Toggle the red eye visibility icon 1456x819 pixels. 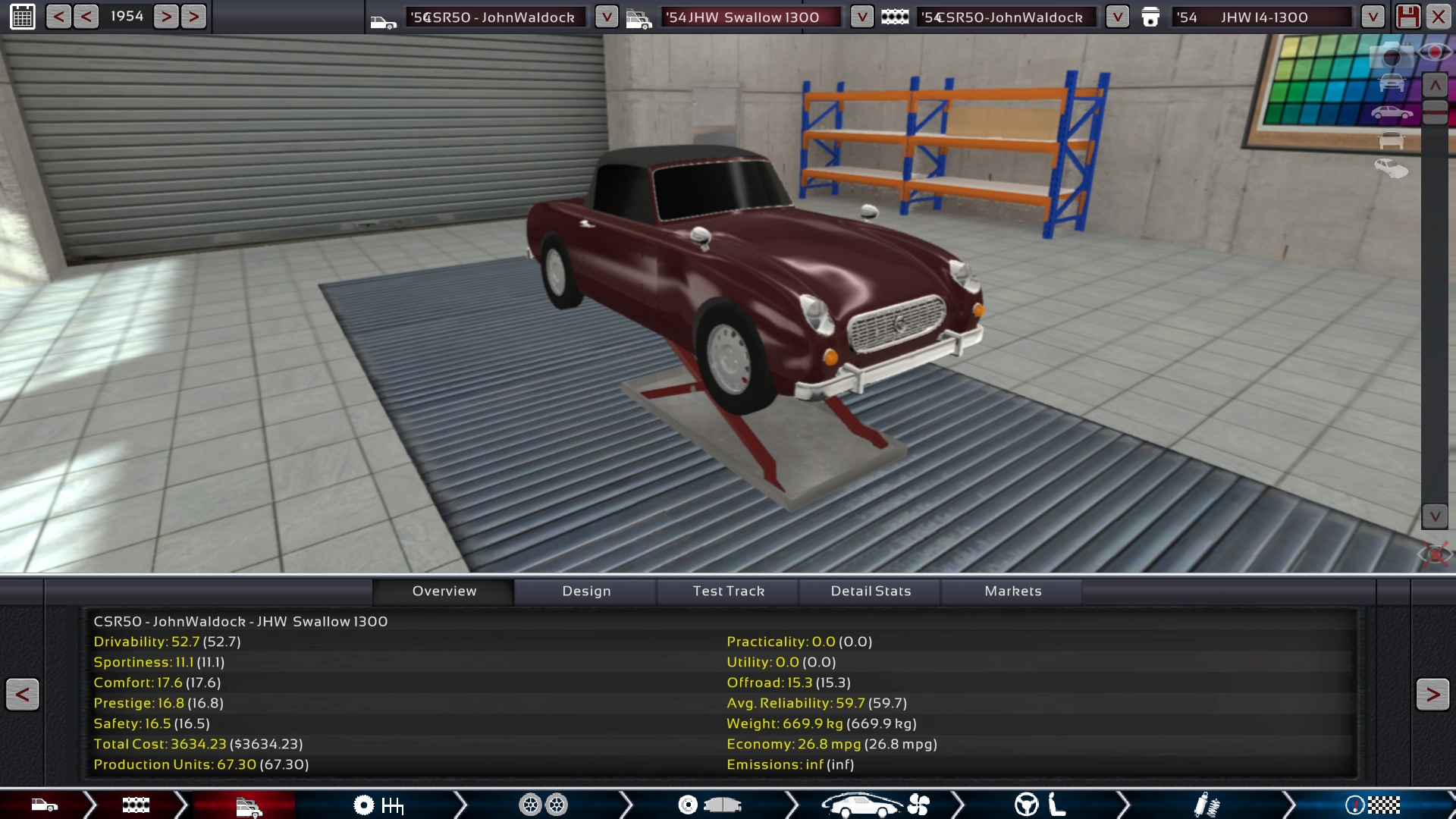pyautogui.click(x=1435, y=52)
